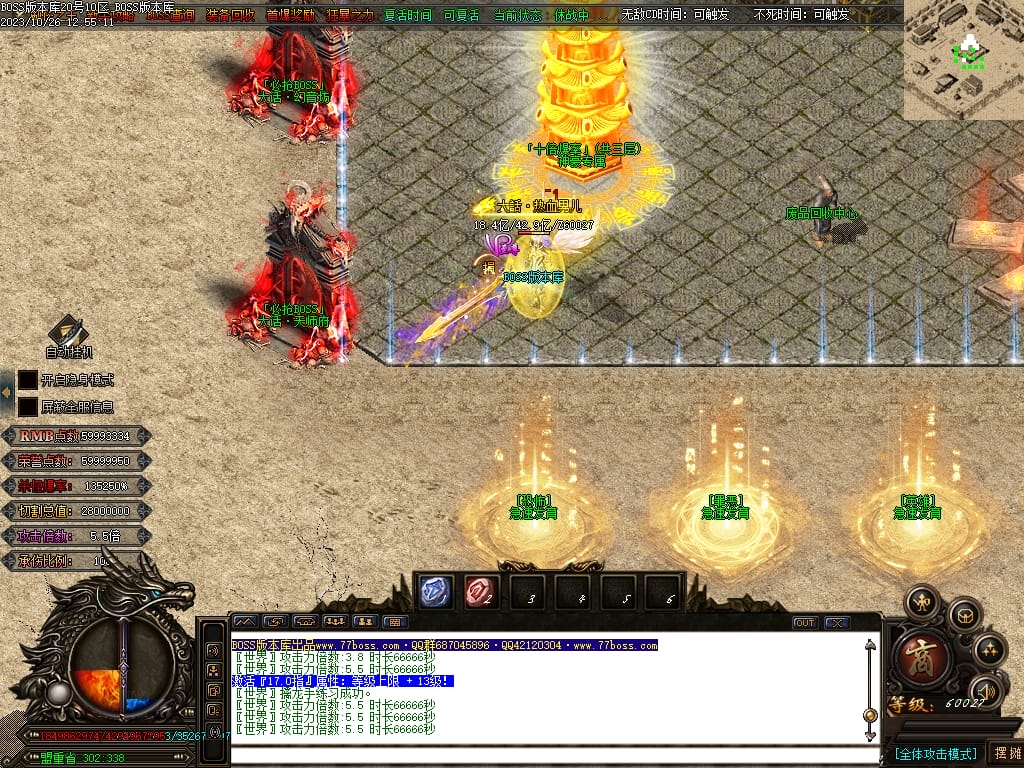The width and height of the screenshot is (1024, 768).
Task: Open the 首爆奖励 first-drop rewards menu
Action: (290, 15)
